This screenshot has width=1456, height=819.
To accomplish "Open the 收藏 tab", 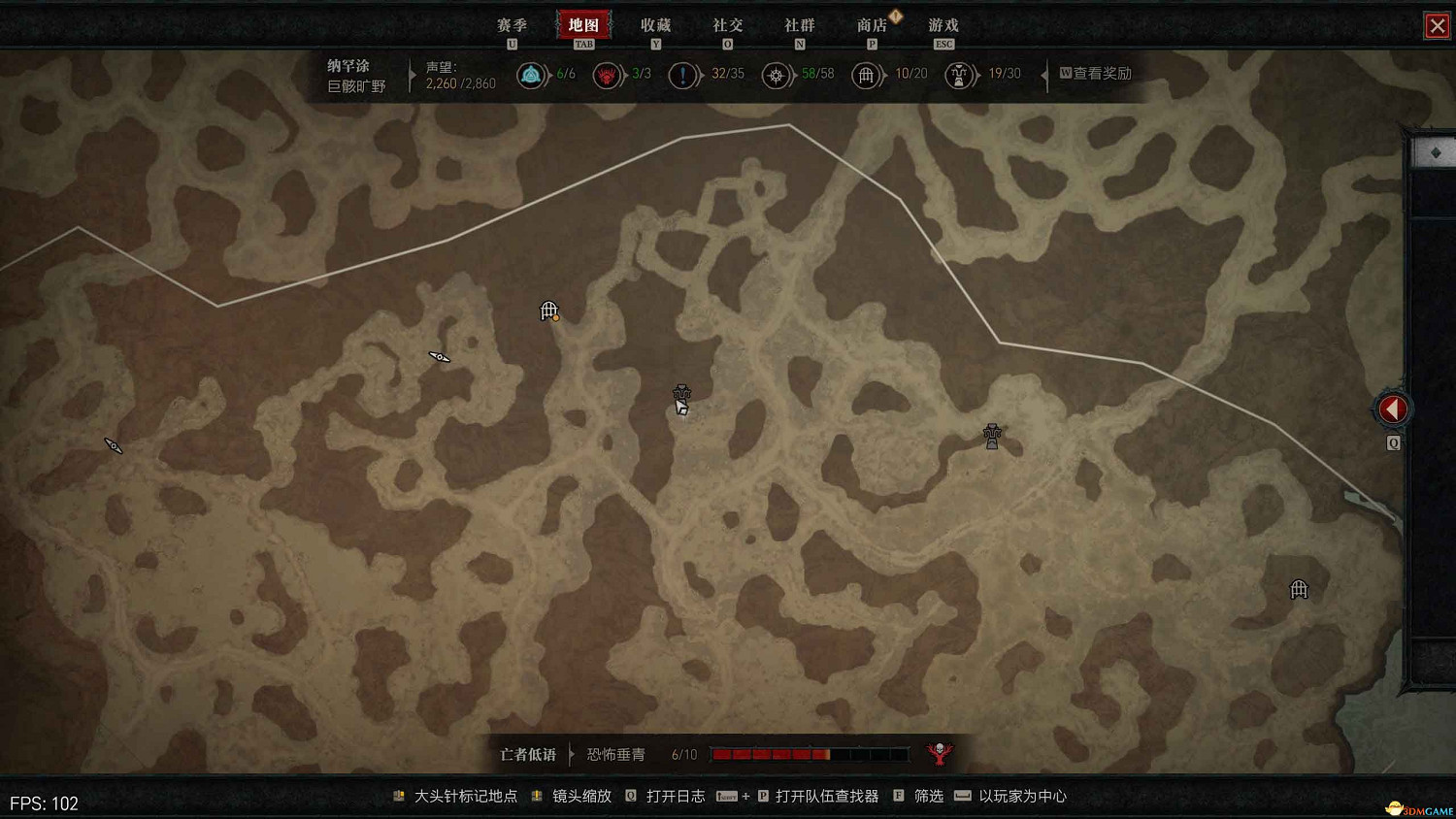I will pos(656,24).
